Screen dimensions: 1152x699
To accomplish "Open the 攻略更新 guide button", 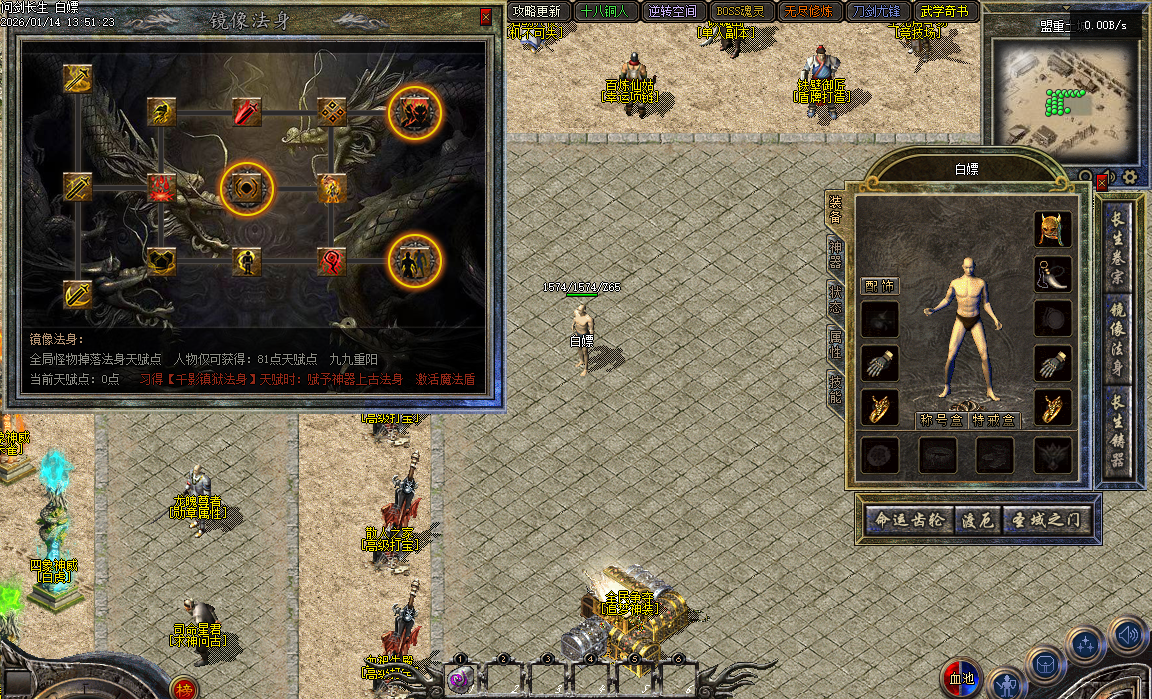I will click(x=538, y=12).
